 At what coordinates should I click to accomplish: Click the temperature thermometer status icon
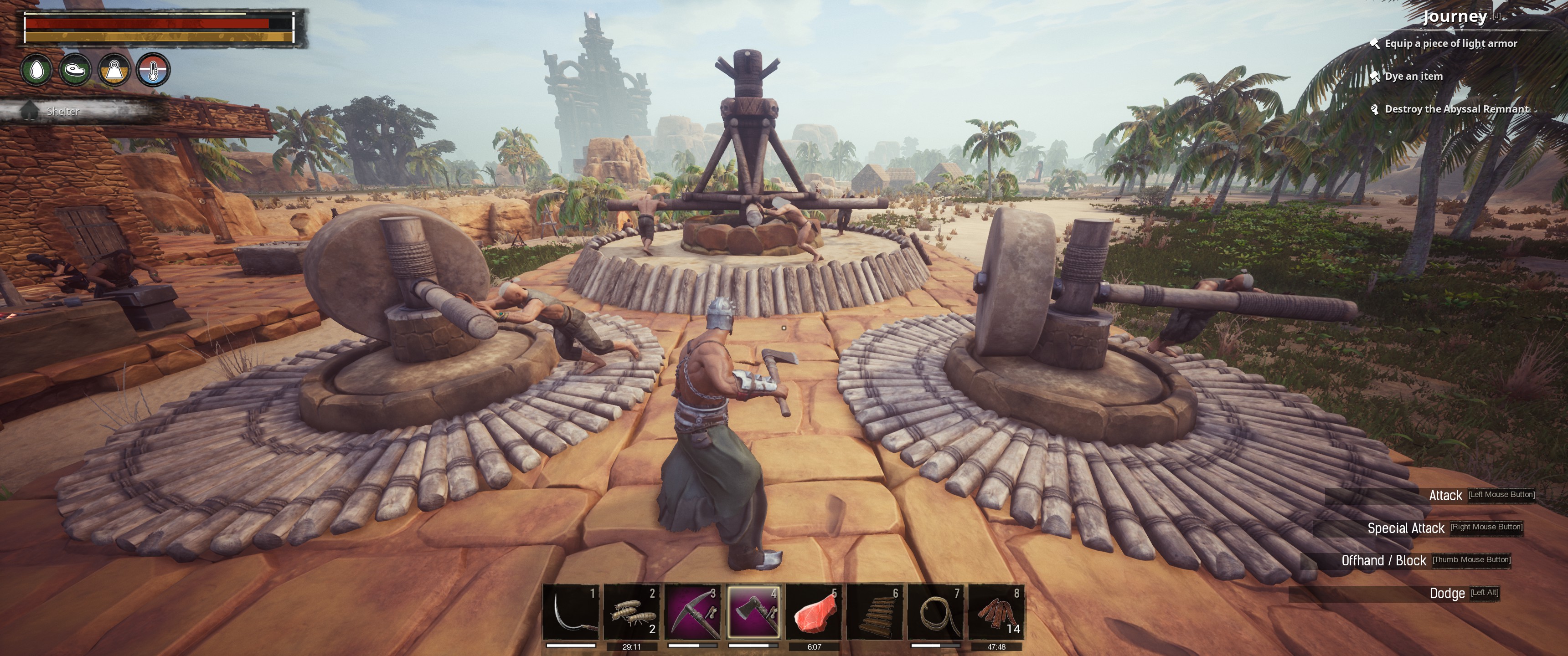tap(154, 70)
